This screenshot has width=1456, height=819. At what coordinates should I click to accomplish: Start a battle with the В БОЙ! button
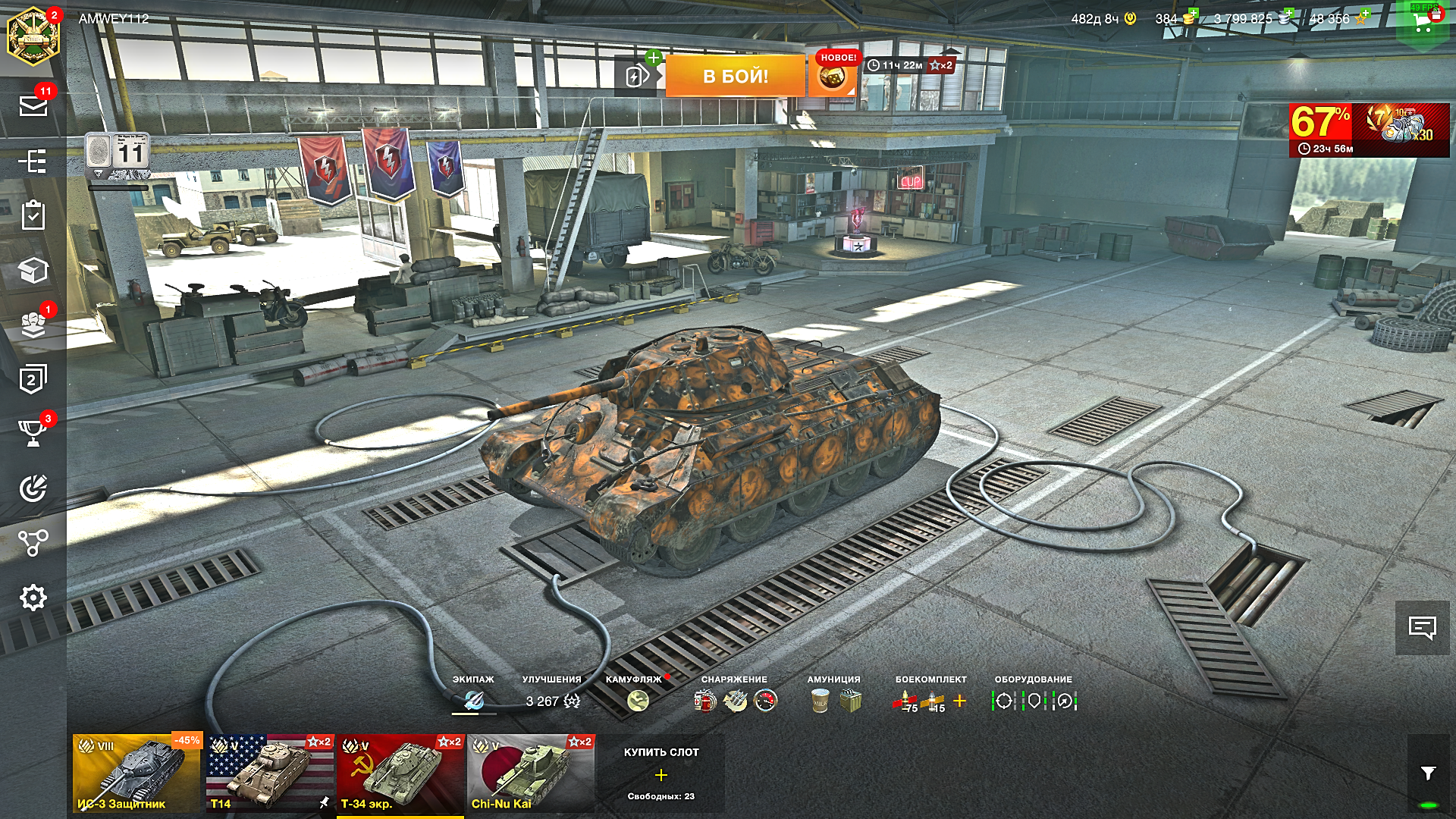(x=735, y=76)
